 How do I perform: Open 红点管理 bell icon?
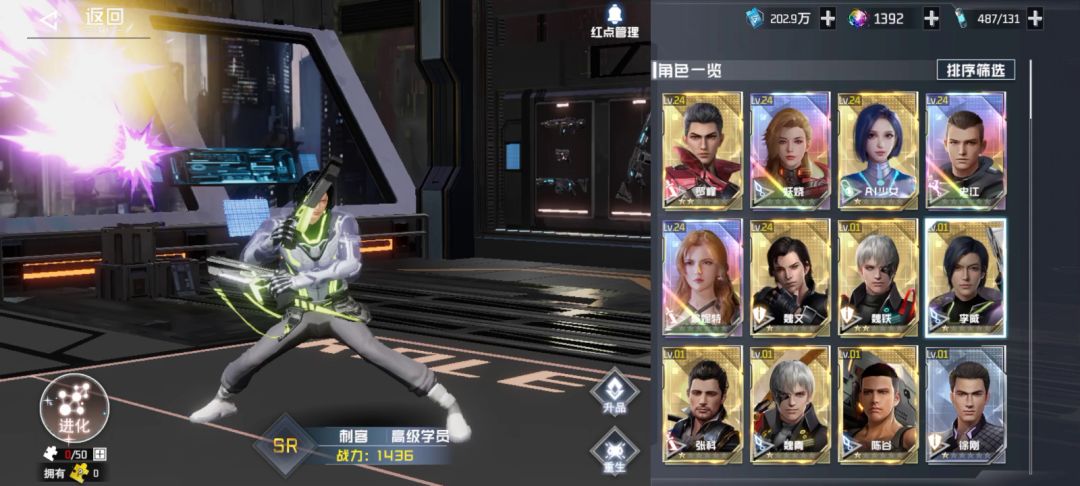[x=614, y=22]
